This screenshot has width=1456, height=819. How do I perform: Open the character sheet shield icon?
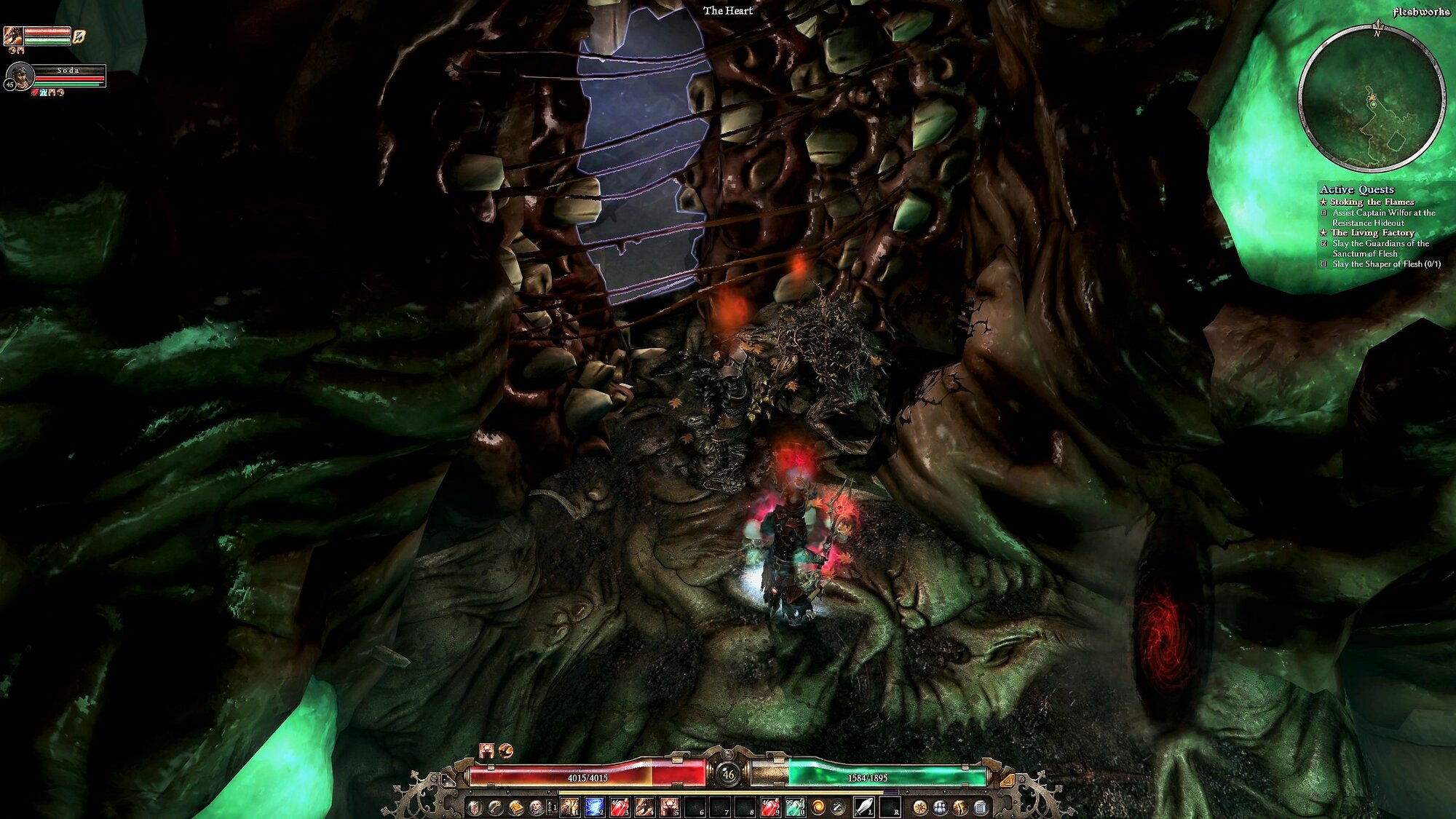coord(475,807)
